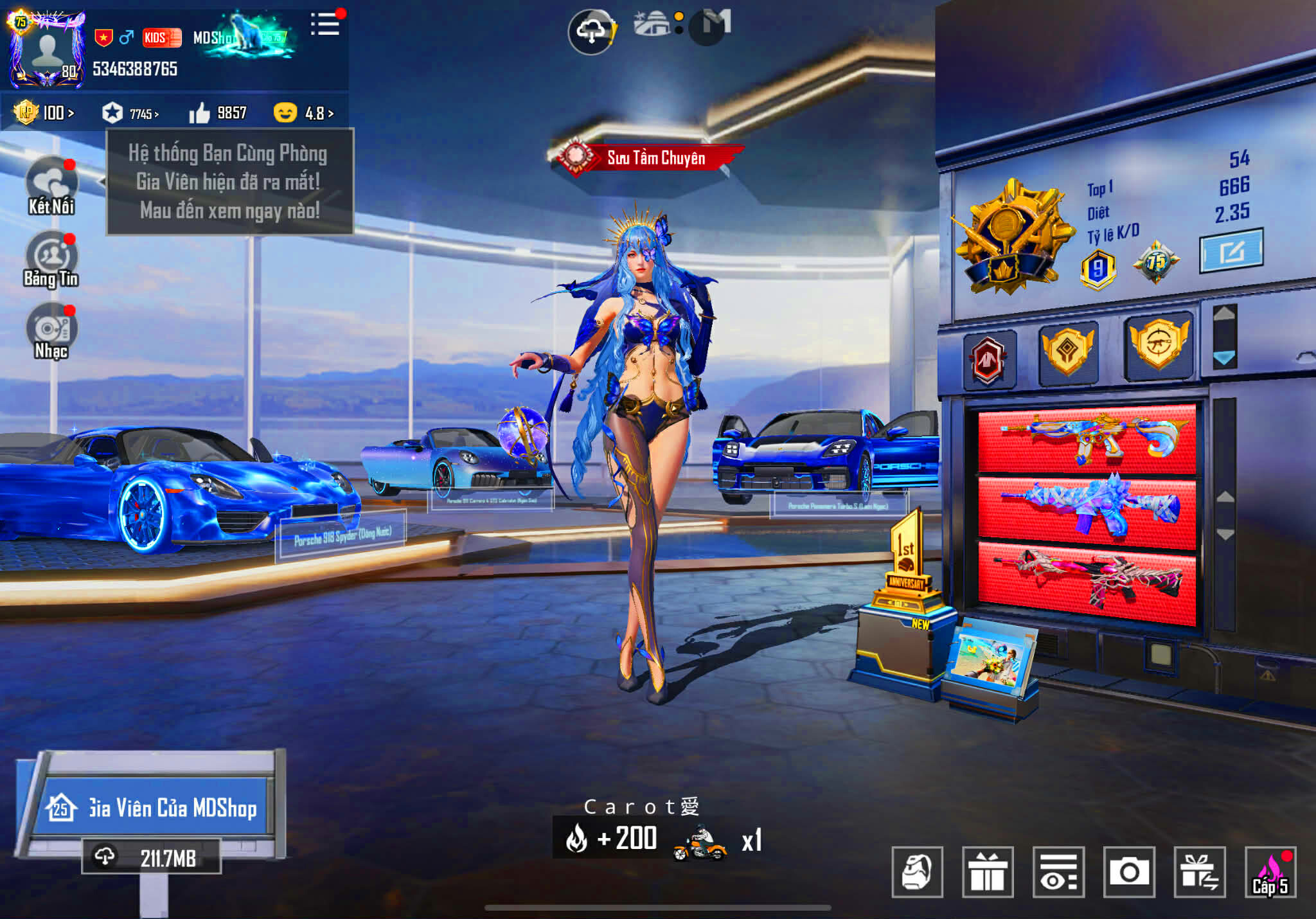This screenshot has width=1316, height=919.
Task: Open the list menu icon
Action: pyautogui.click(x=325, y=24)
